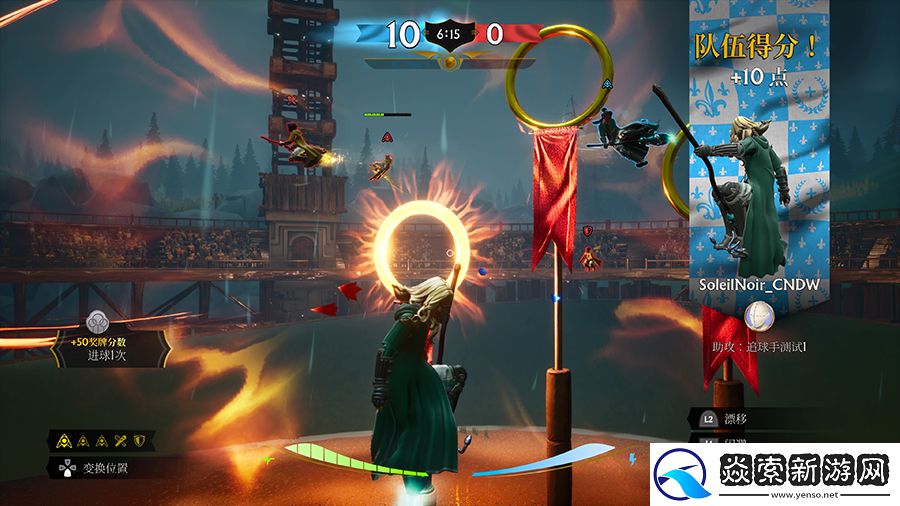Choose the beater crossed-bats role icon
Viewport: 900px width, 506px height.
click(122, 439)
